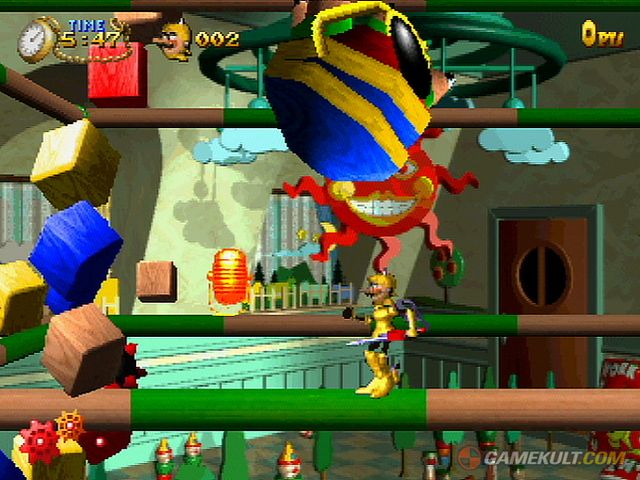Select the knight head lives icon
The height and width of the screenshot is (480, 640).
pyautogui.click(x=174, y=40)
